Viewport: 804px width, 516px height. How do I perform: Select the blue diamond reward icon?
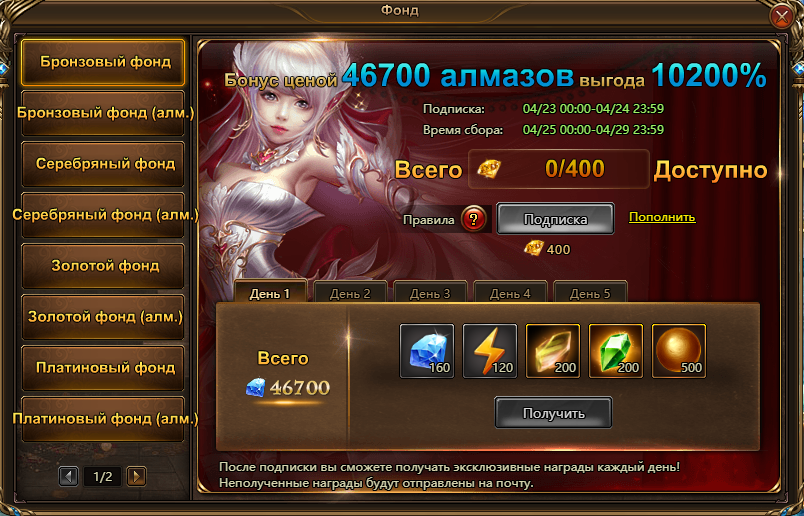point(426,351)
